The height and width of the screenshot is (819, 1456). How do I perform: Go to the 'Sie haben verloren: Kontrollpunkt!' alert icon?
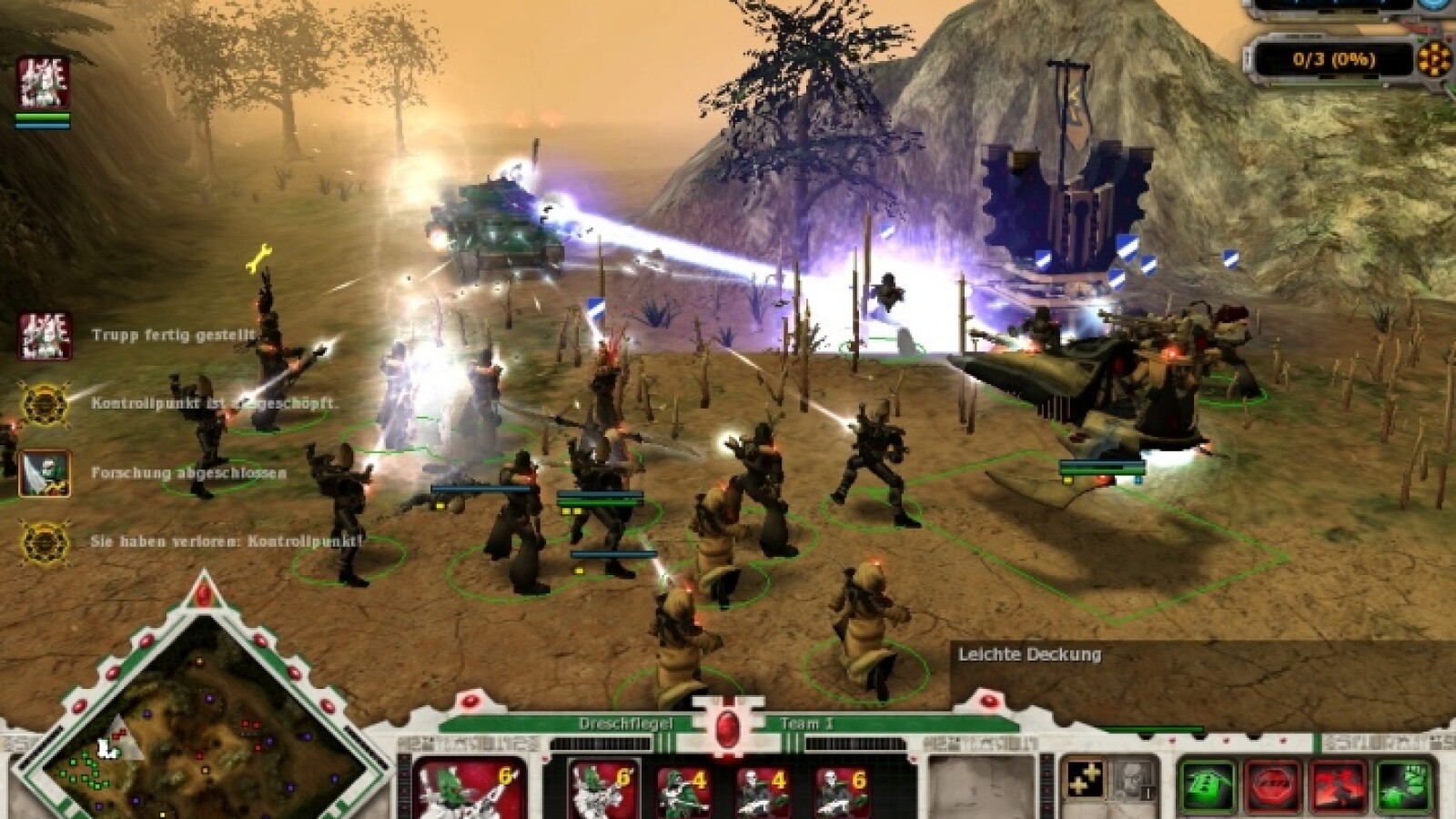[45, 541]
